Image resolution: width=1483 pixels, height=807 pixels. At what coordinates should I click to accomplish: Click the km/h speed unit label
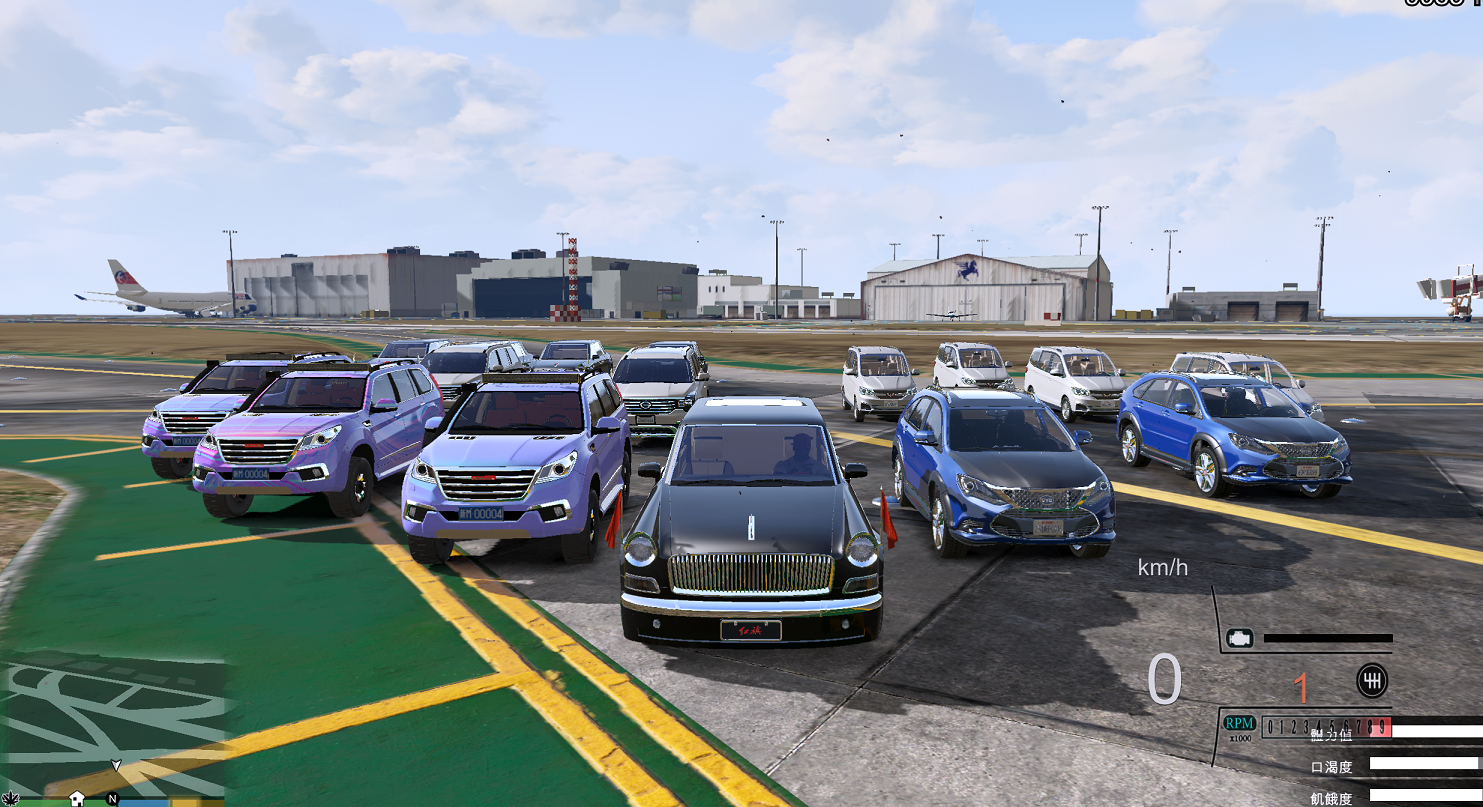point(1164,568)
